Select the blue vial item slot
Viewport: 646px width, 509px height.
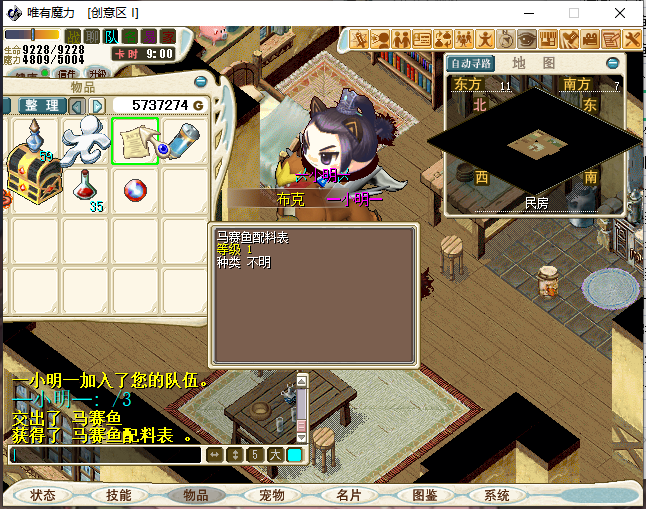coord(185,140)
